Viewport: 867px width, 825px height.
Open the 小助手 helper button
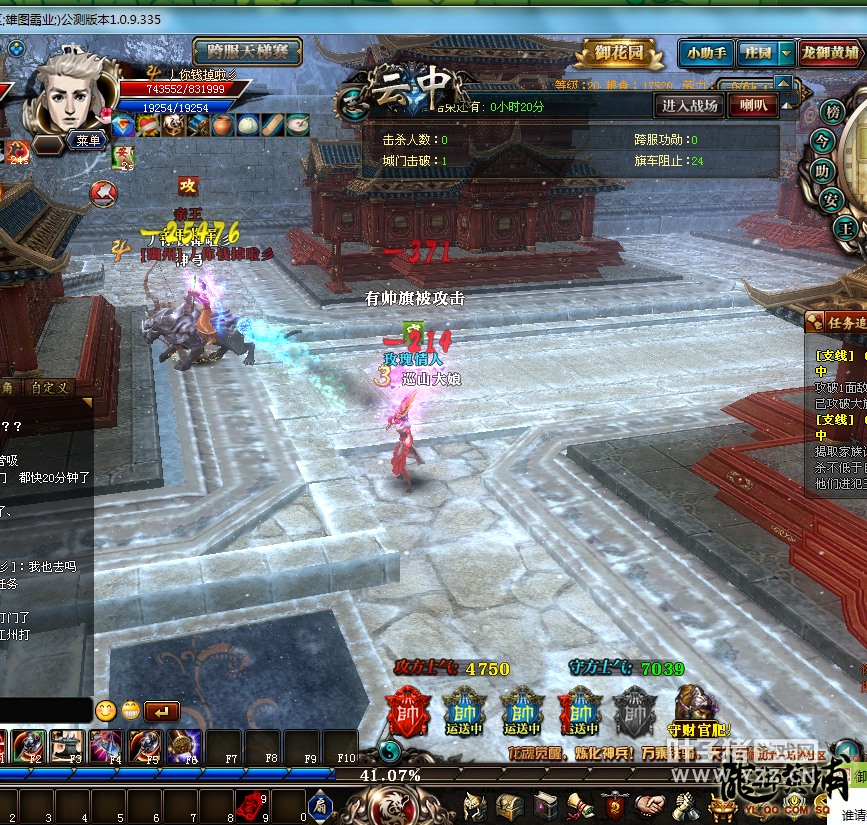pos(706,53)
